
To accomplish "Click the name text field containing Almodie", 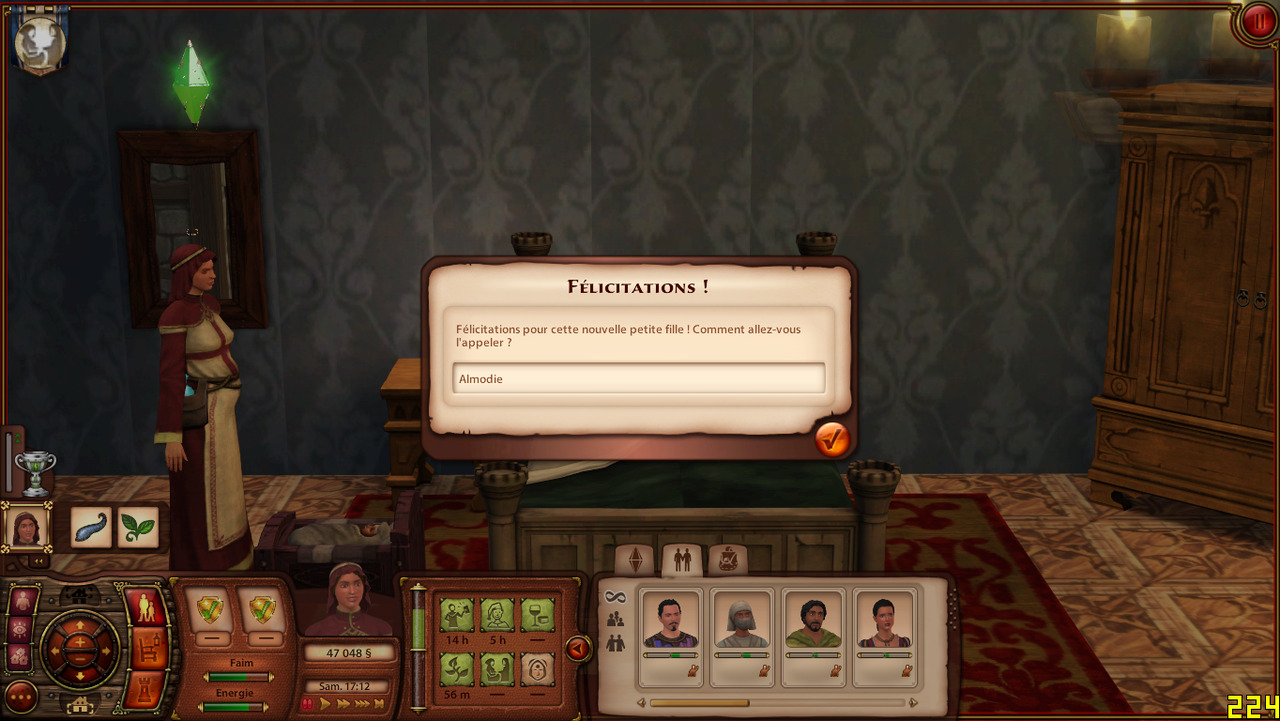I will (x=638, y=379).
